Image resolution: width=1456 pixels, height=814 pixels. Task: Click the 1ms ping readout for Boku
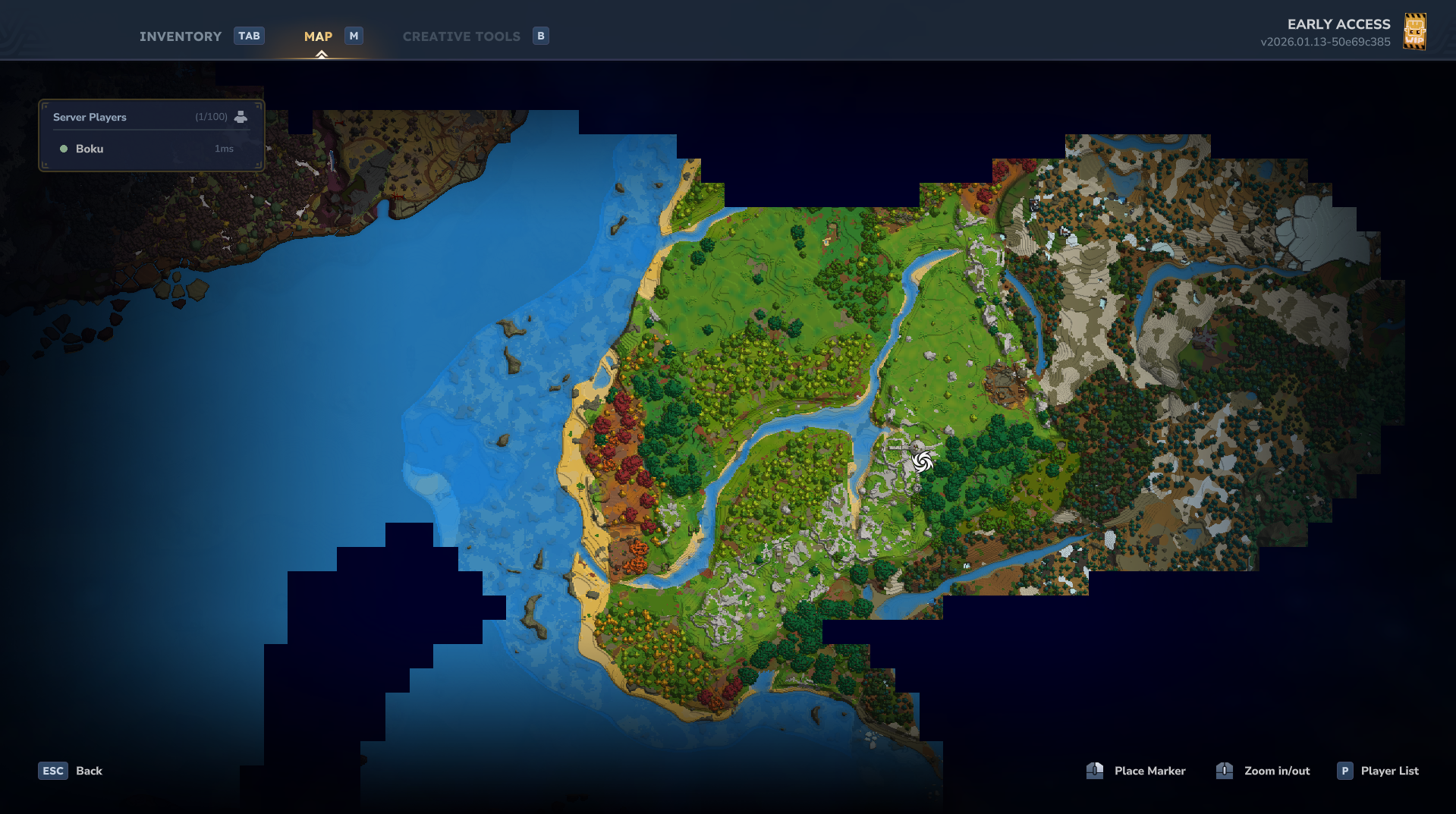(x=224, y=149)
